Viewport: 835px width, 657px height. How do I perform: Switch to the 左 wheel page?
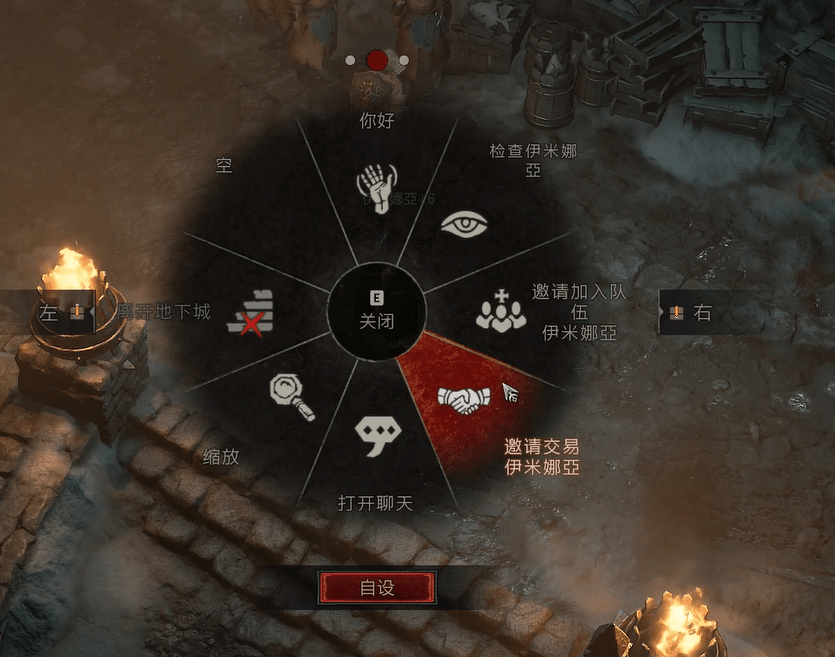click(x=60, y=313)
